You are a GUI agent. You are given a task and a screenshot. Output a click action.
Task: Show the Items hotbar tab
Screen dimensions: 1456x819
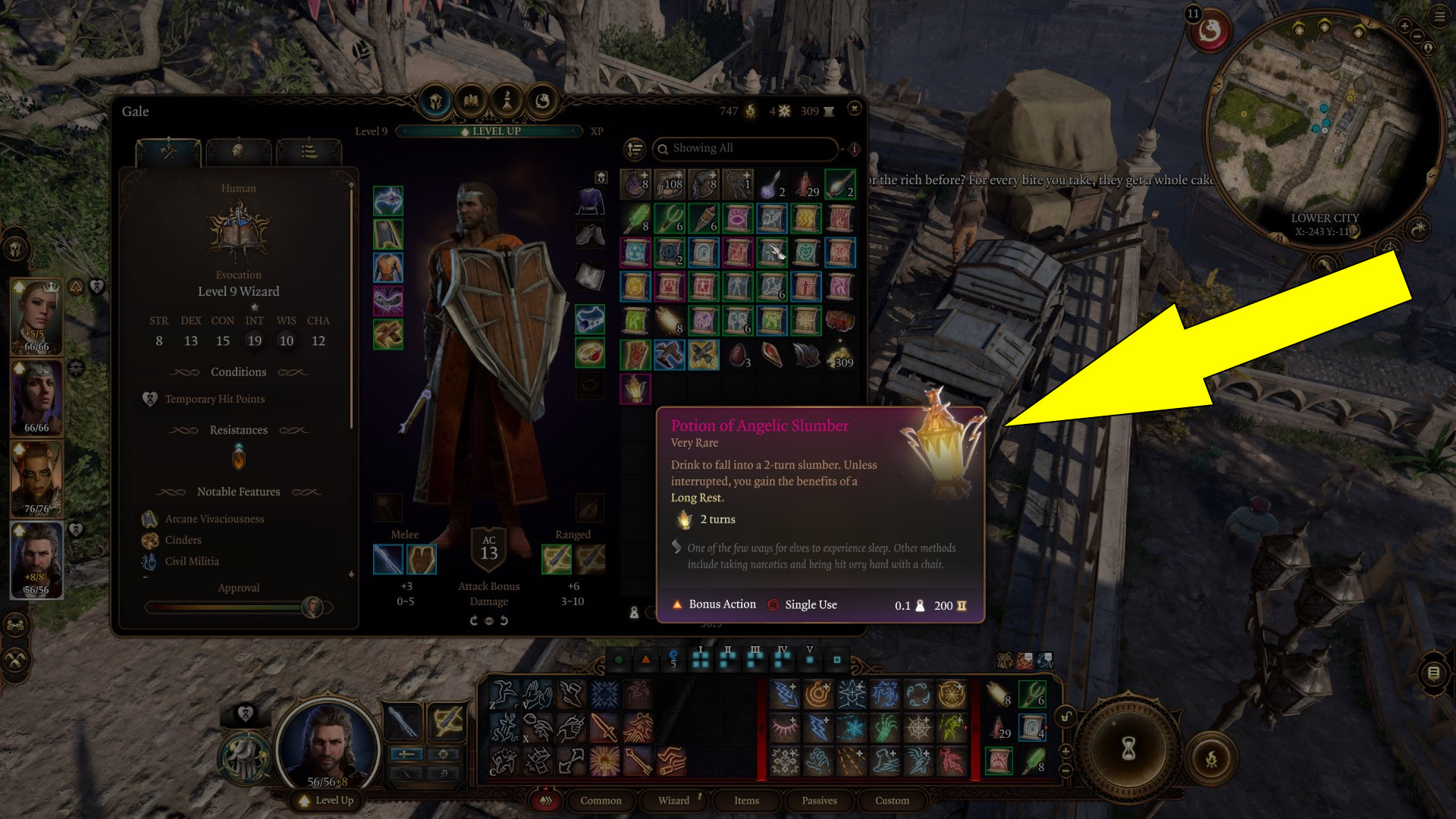pos(746,800)
